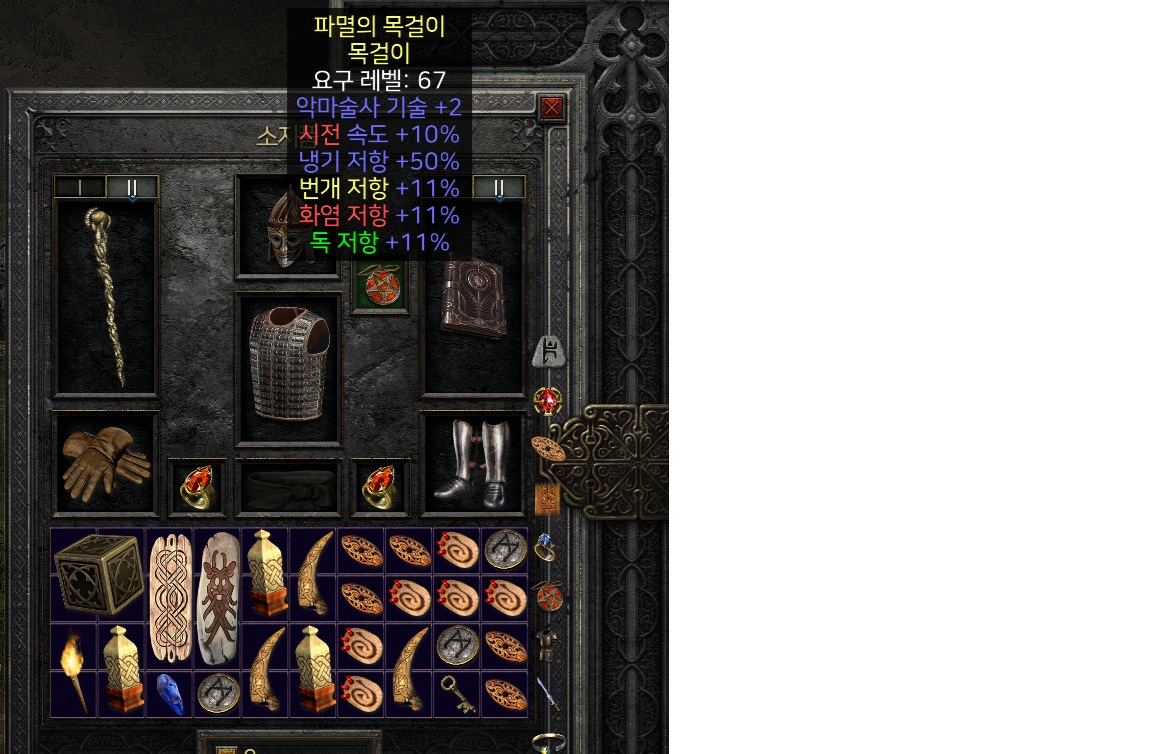Select the equipped leather gloves
Screen dimensions: 1152x754
point(105,460)
